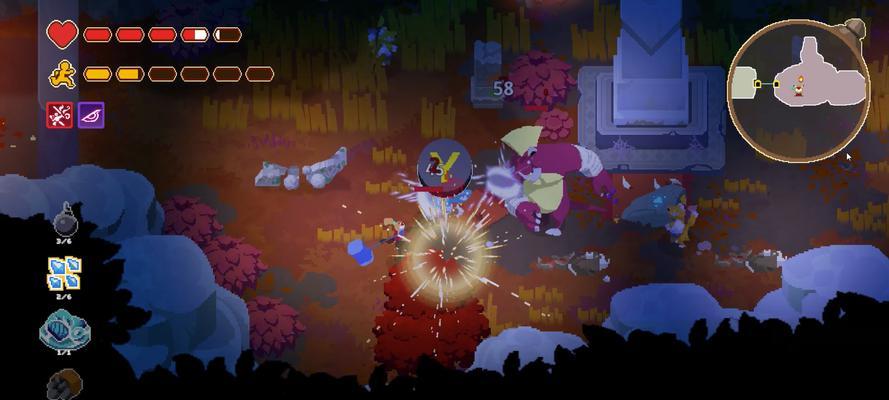Click the rock icon on minimap rim
Image resolution: width=889 pixels, height=400 pixels.
pos(852,30)
